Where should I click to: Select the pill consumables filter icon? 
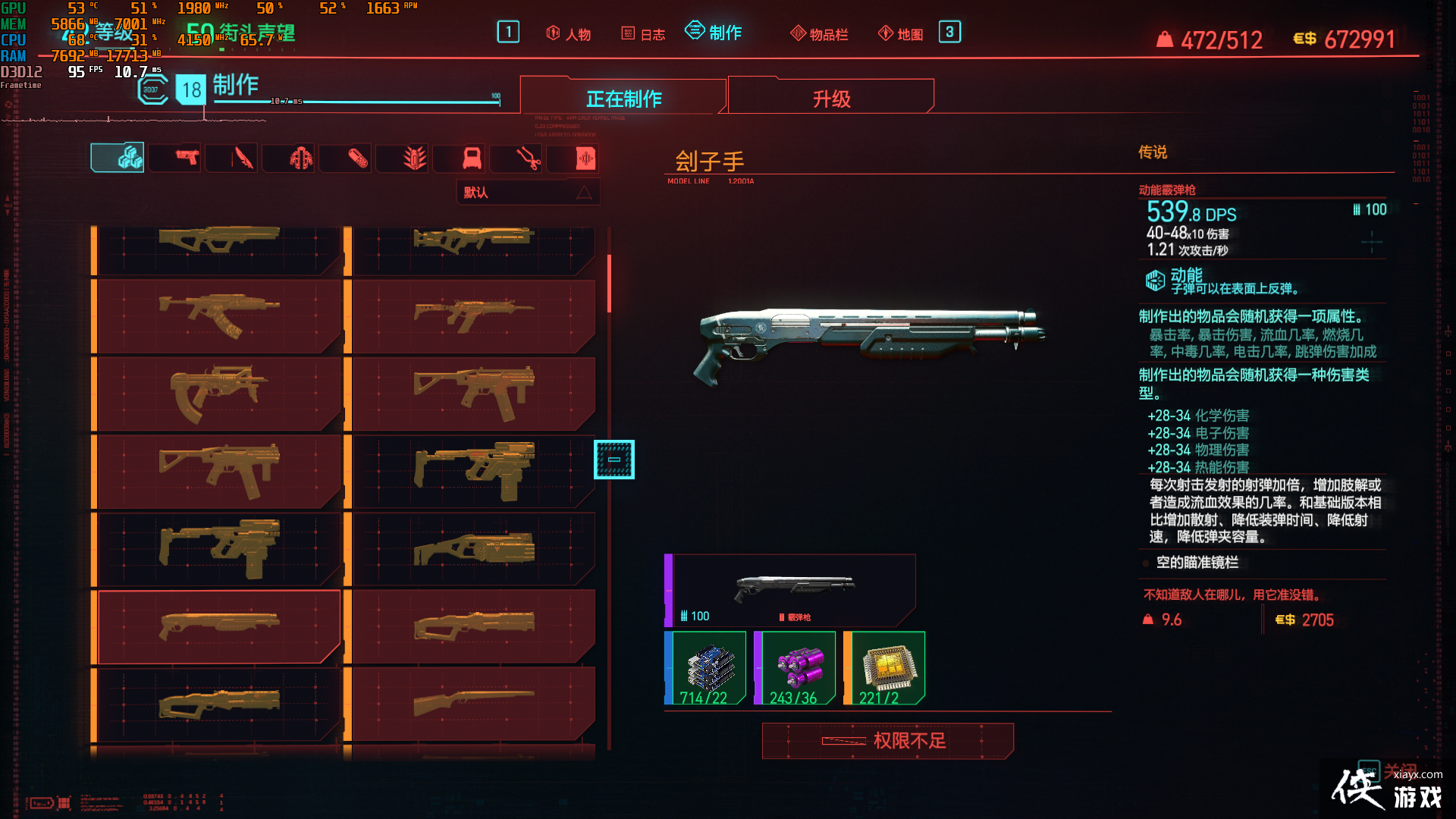(x=345, y=158)
